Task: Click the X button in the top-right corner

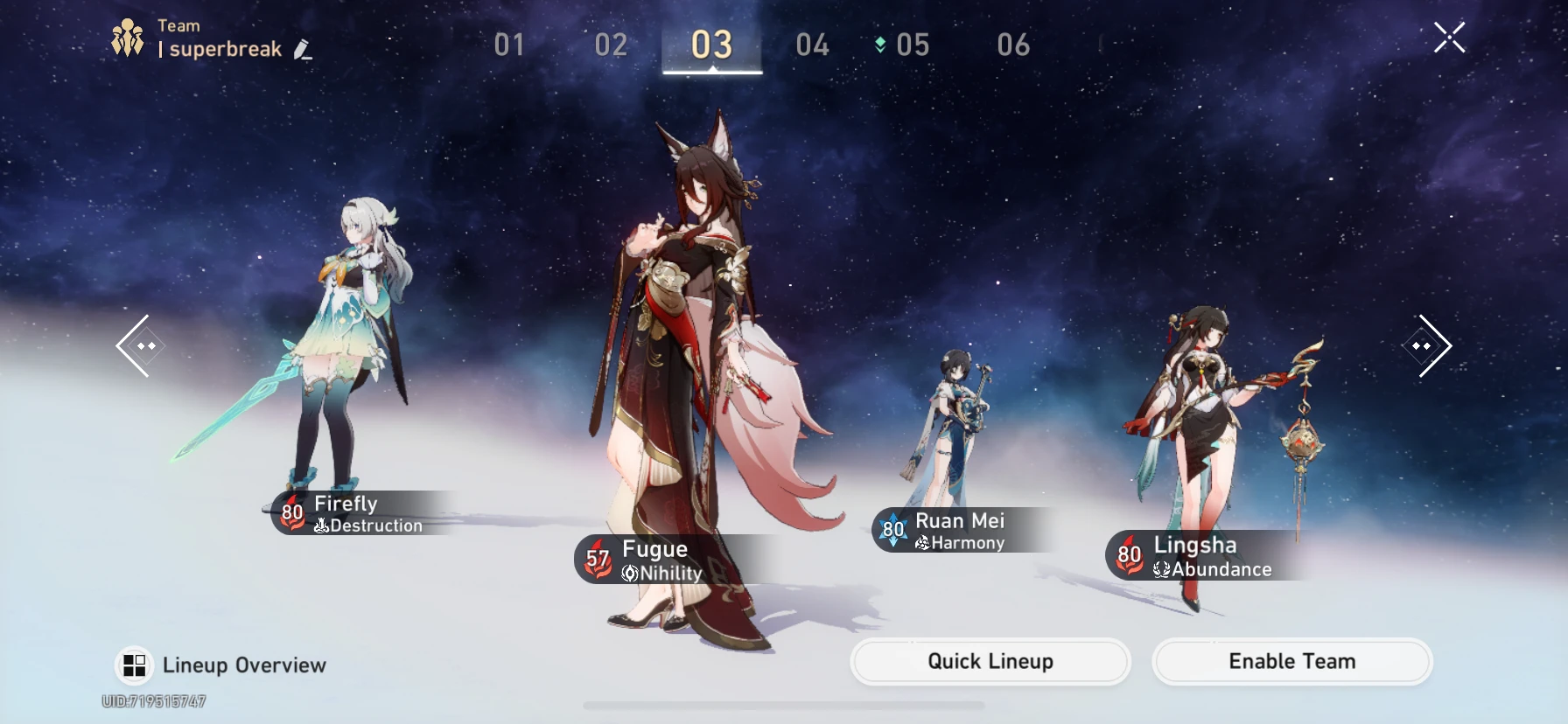Action: tap(1450, 37)
